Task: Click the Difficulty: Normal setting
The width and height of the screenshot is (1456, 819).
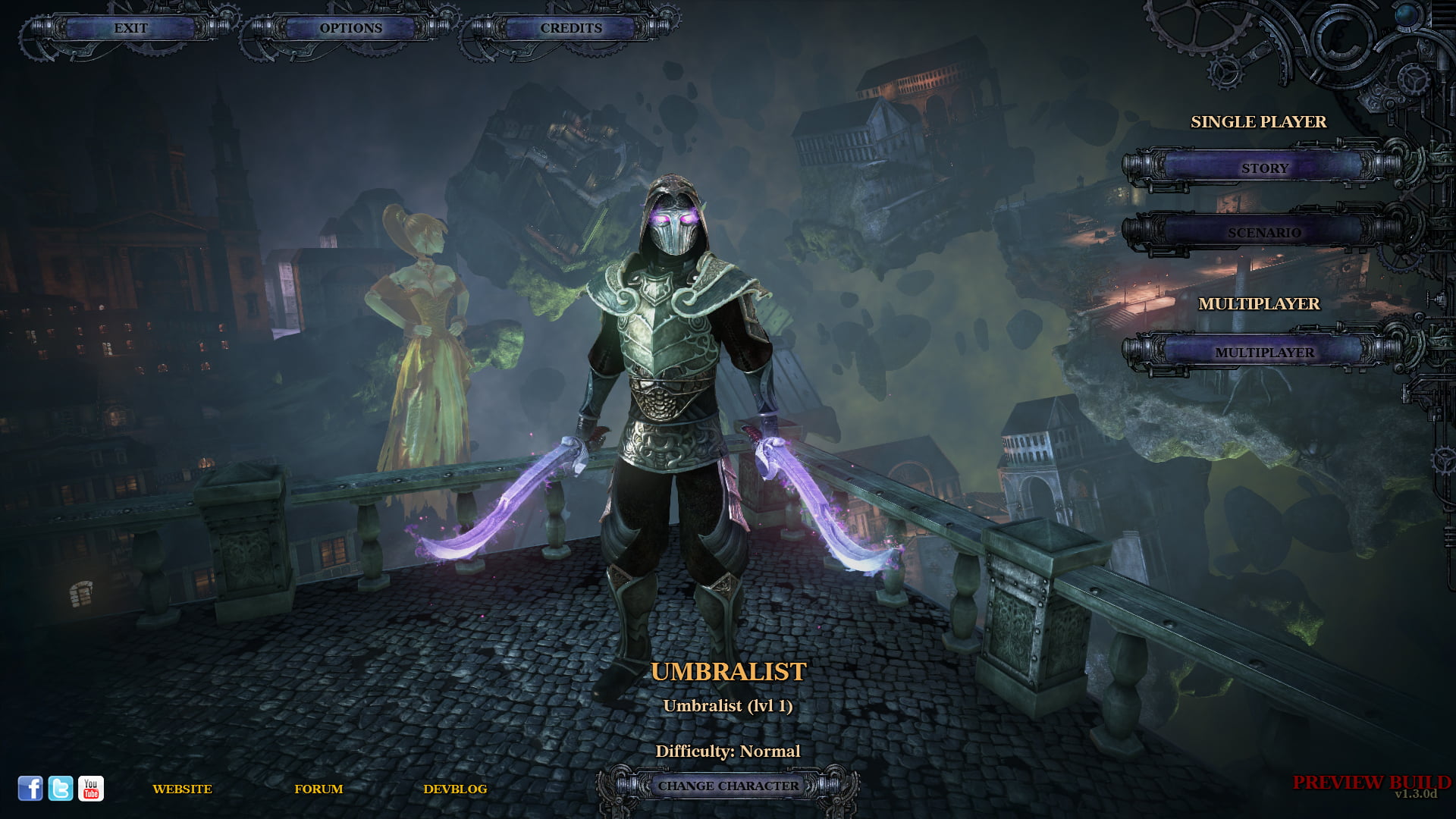Action: (728, 750)
